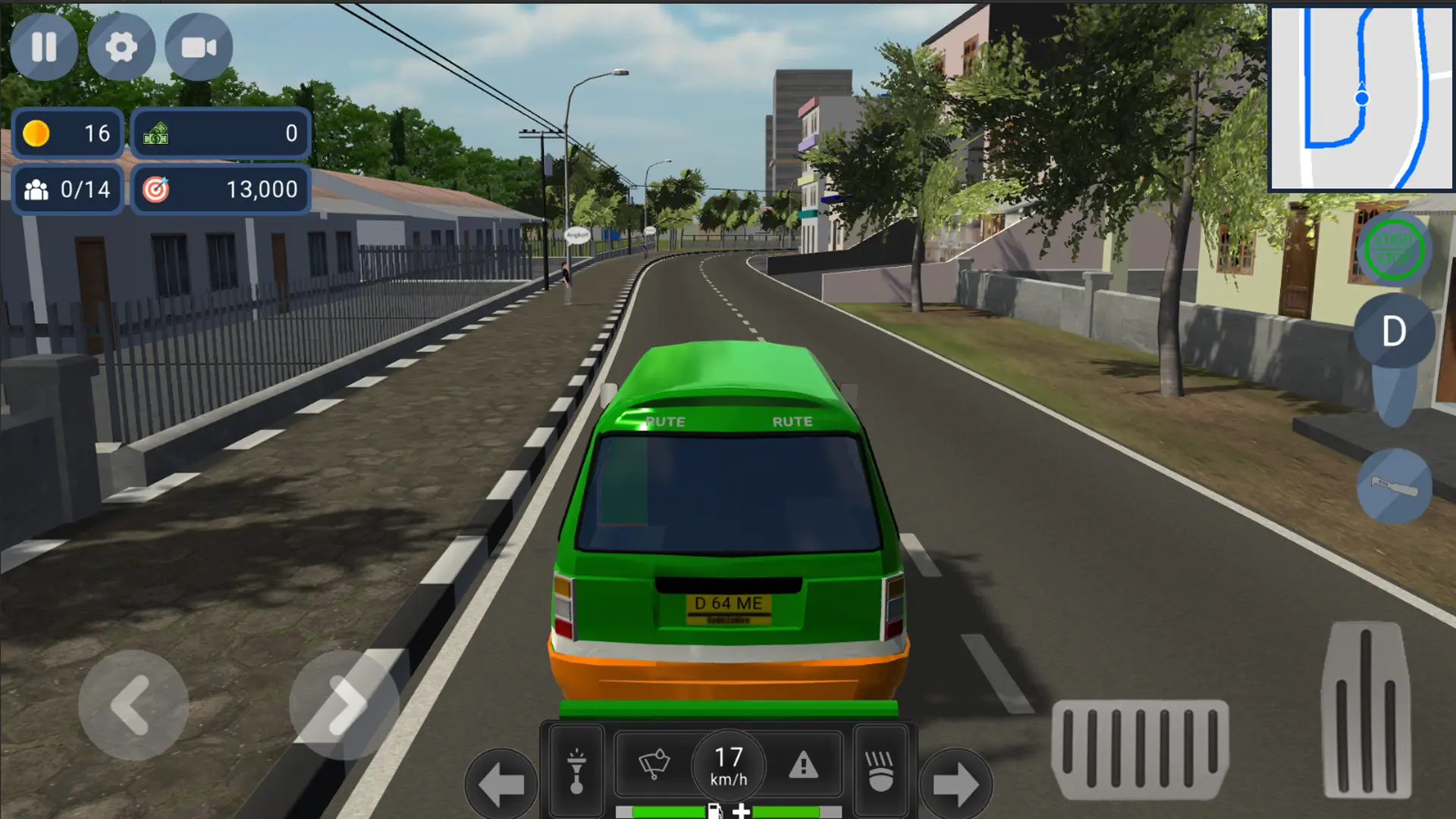Activate the left turn signal arrow
The height and width of the screenshot is (819, 1456).
[x=500, y=777]
